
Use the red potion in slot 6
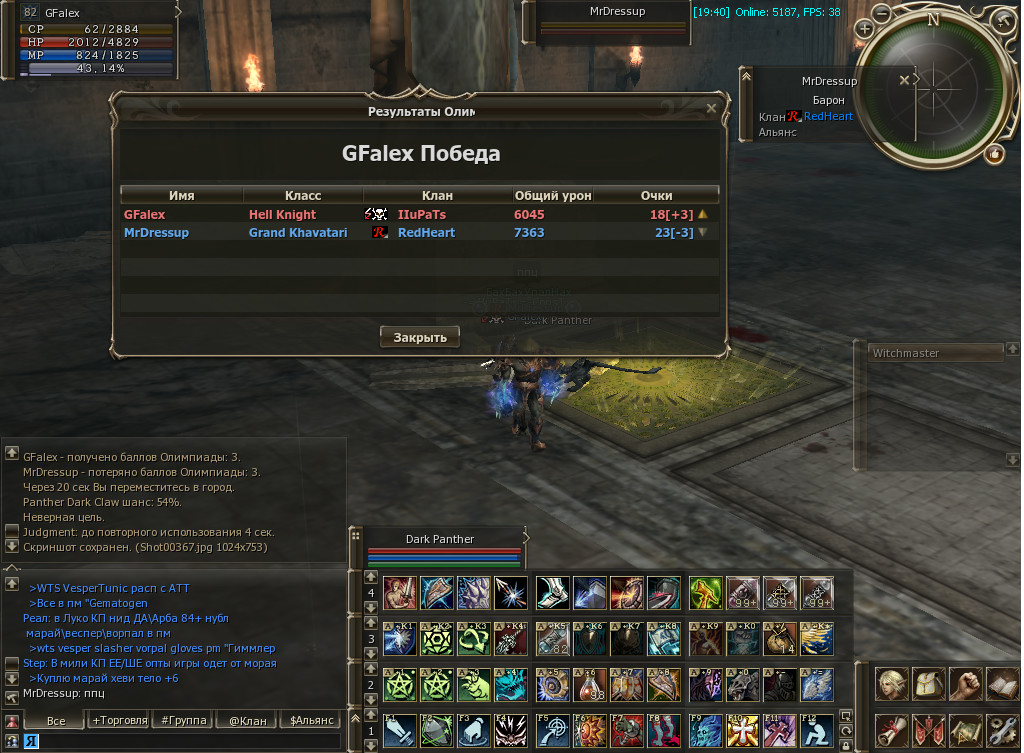coord(589,686)
